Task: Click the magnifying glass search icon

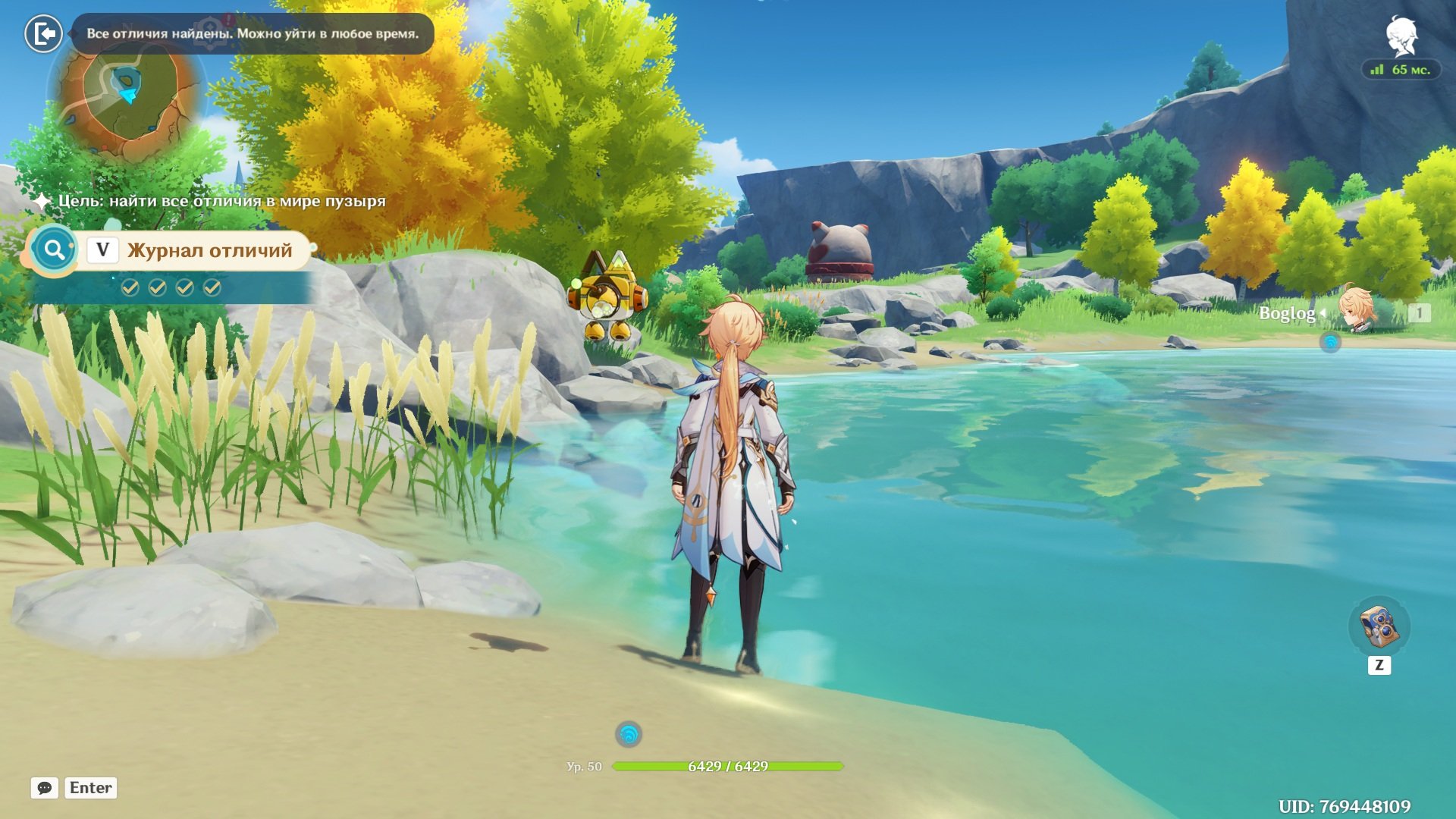Action: tap(54, 249)
